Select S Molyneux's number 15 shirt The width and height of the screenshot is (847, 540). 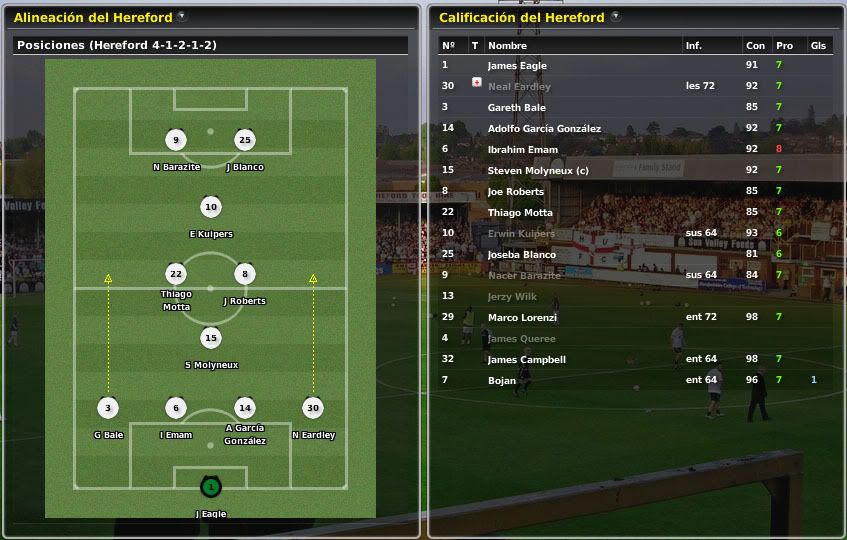point(210,338)
